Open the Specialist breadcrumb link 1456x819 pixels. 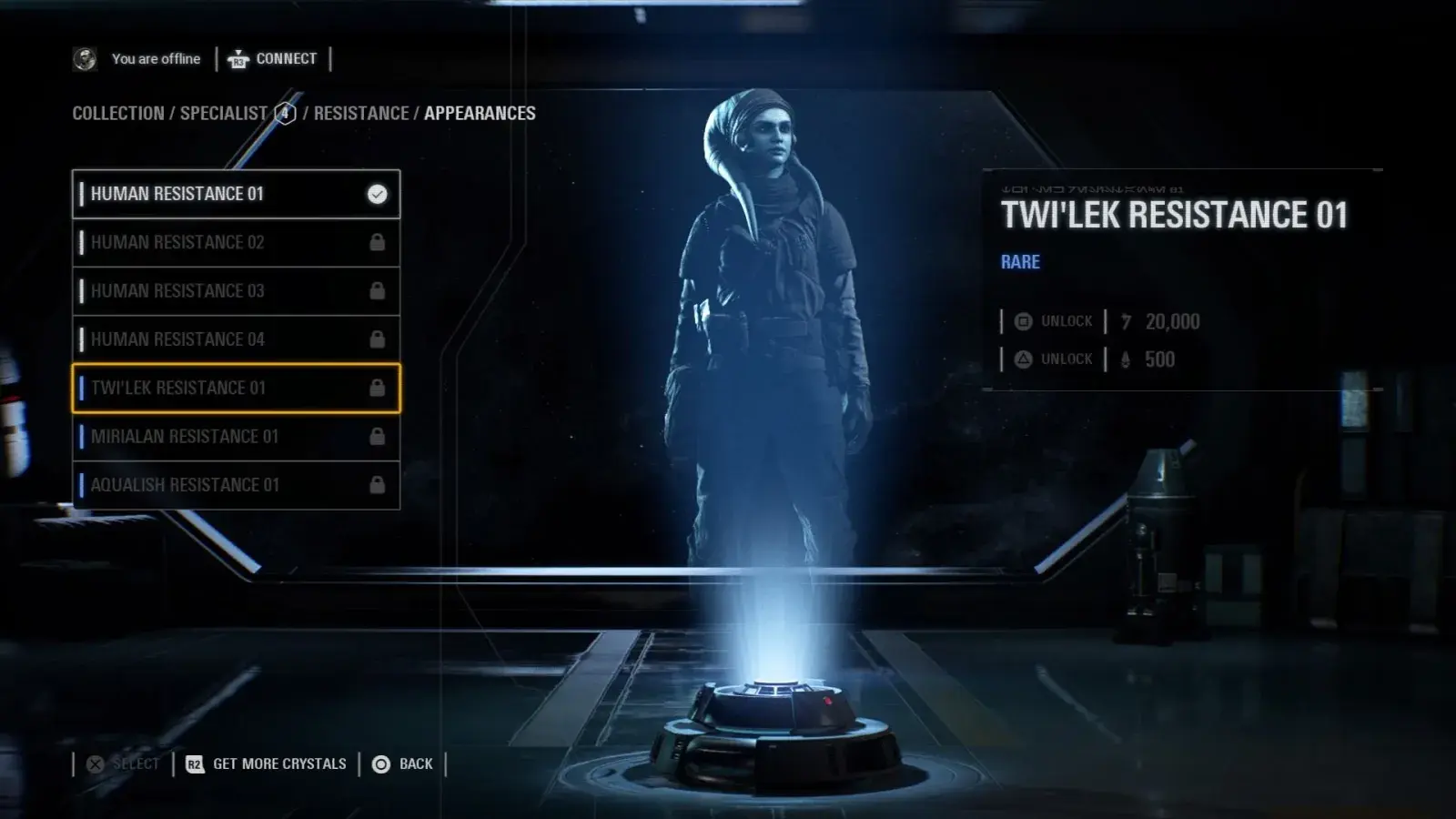[x=223, y=114]
